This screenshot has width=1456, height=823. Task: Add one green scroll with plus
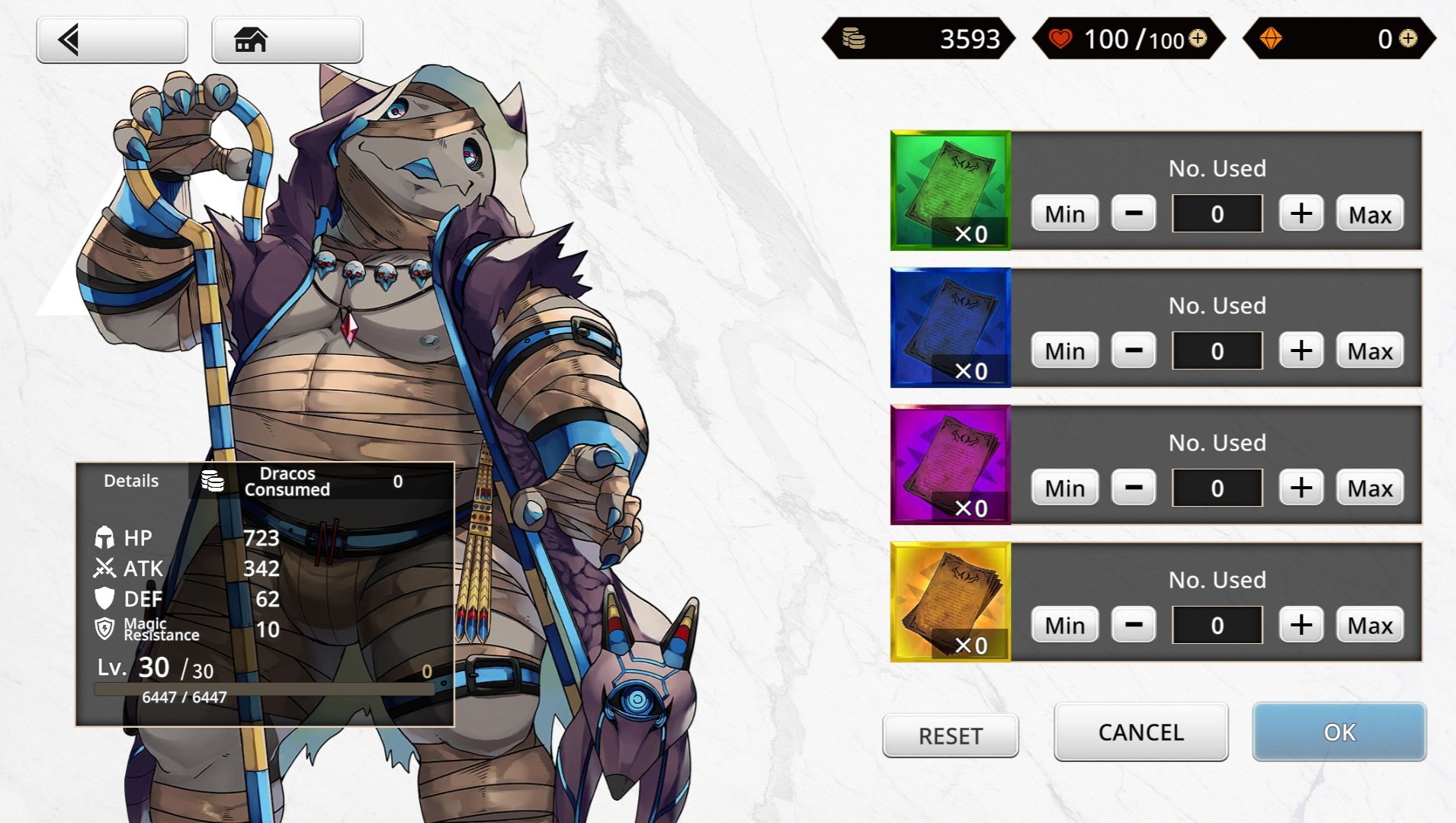[x=1300, y=213]
